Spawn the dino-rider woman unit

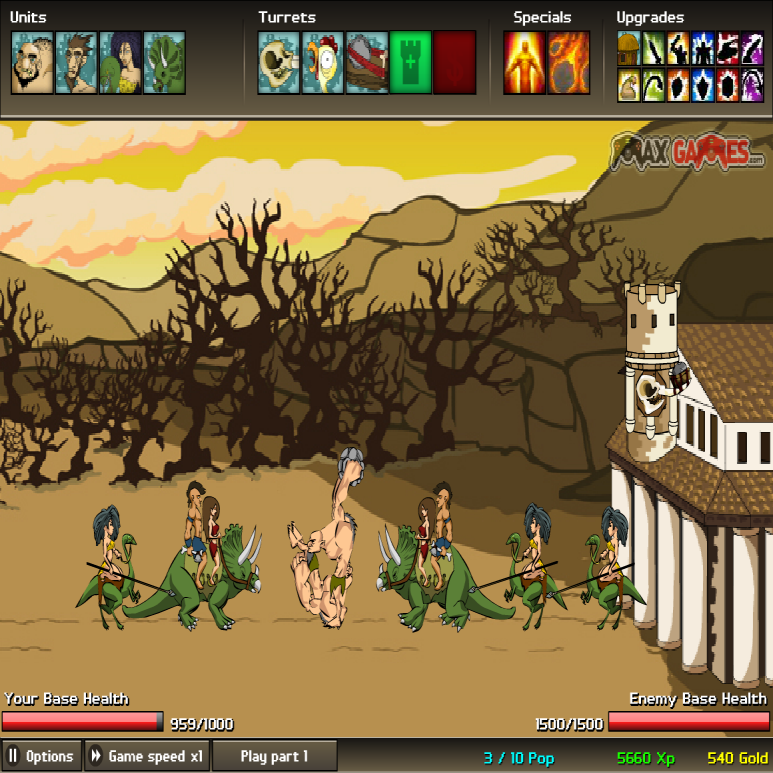[120, 62]
